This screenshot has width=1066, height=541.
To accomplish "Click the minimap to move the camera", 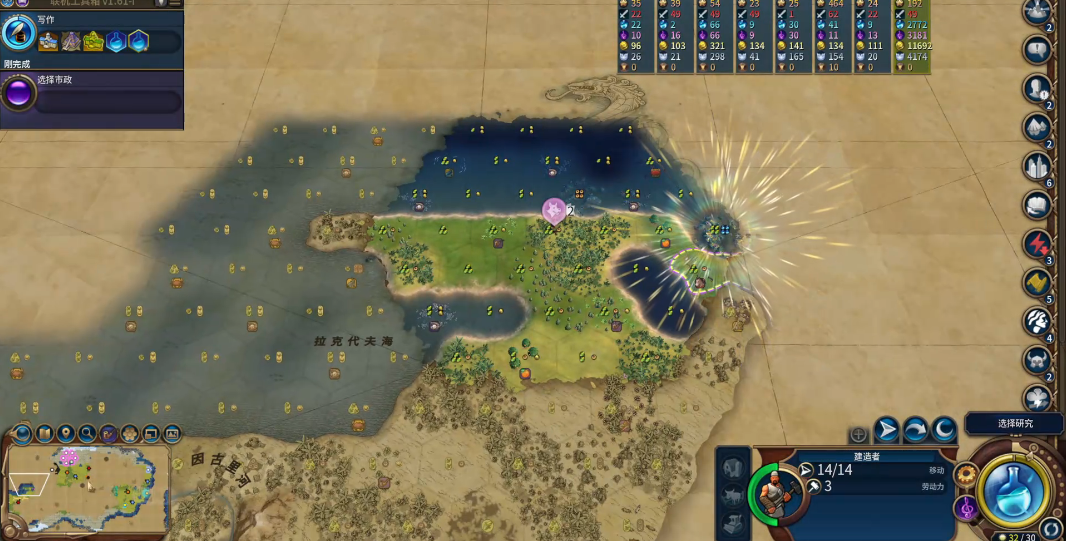I will tap(85, 488).
